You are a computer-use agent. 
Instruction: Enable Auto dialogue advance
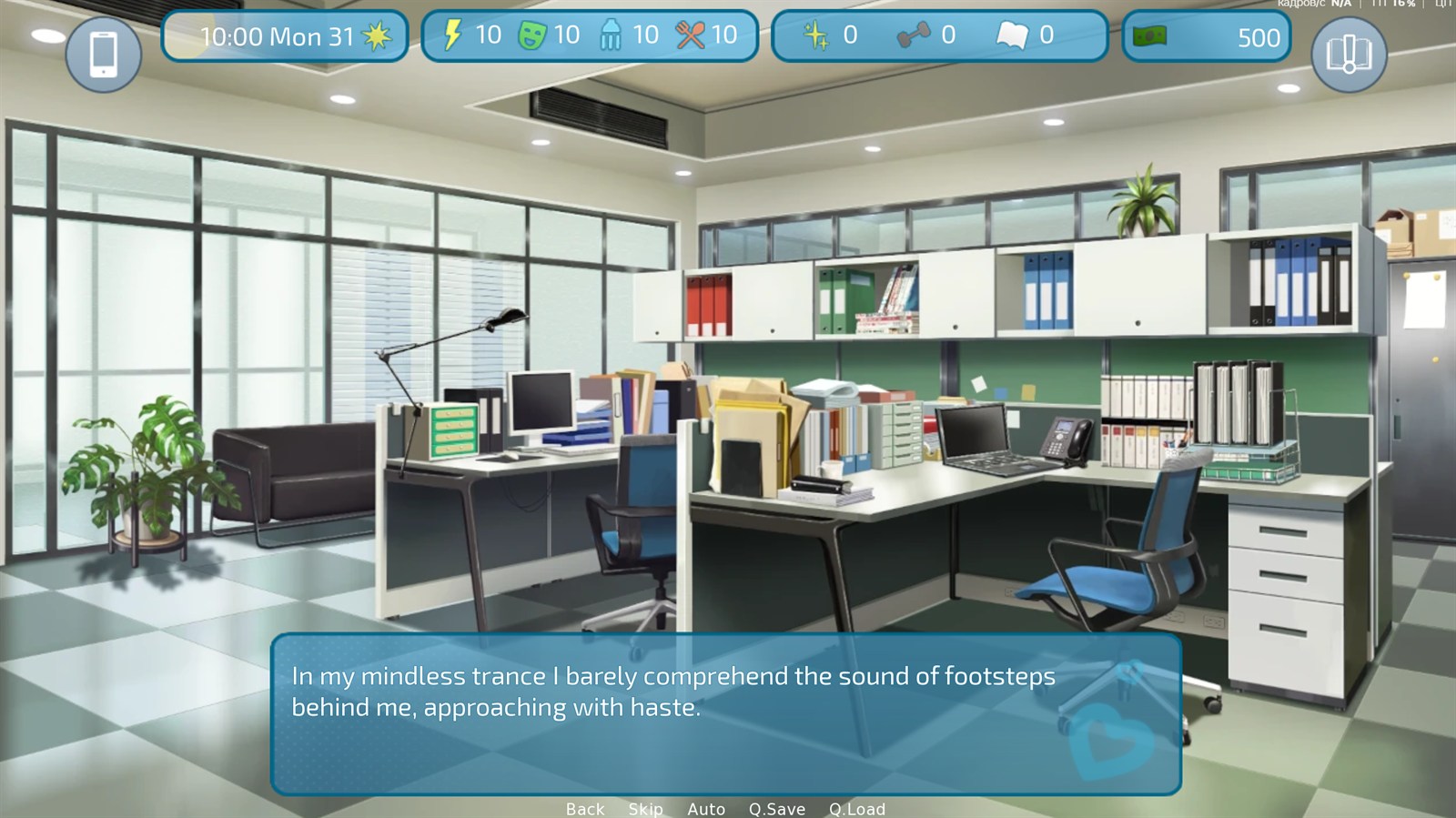click(x=706, y=809)
